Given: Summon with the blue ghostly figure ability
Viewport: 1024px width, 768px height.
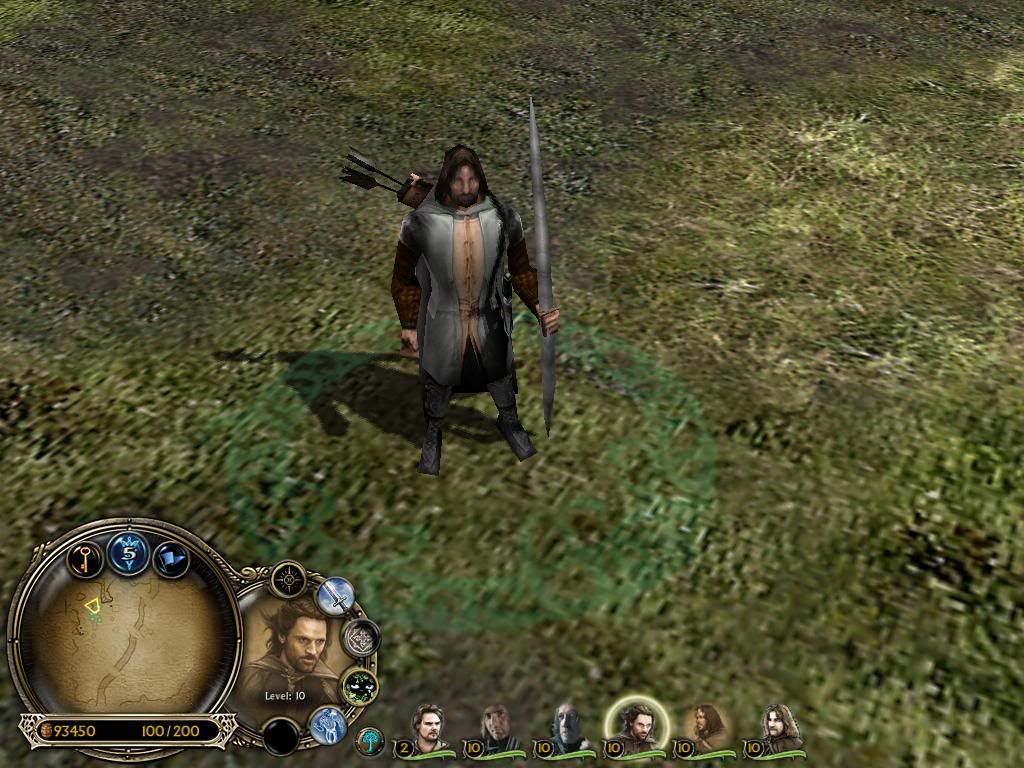Looking at the screenshot, I should (x=327, y=724).
